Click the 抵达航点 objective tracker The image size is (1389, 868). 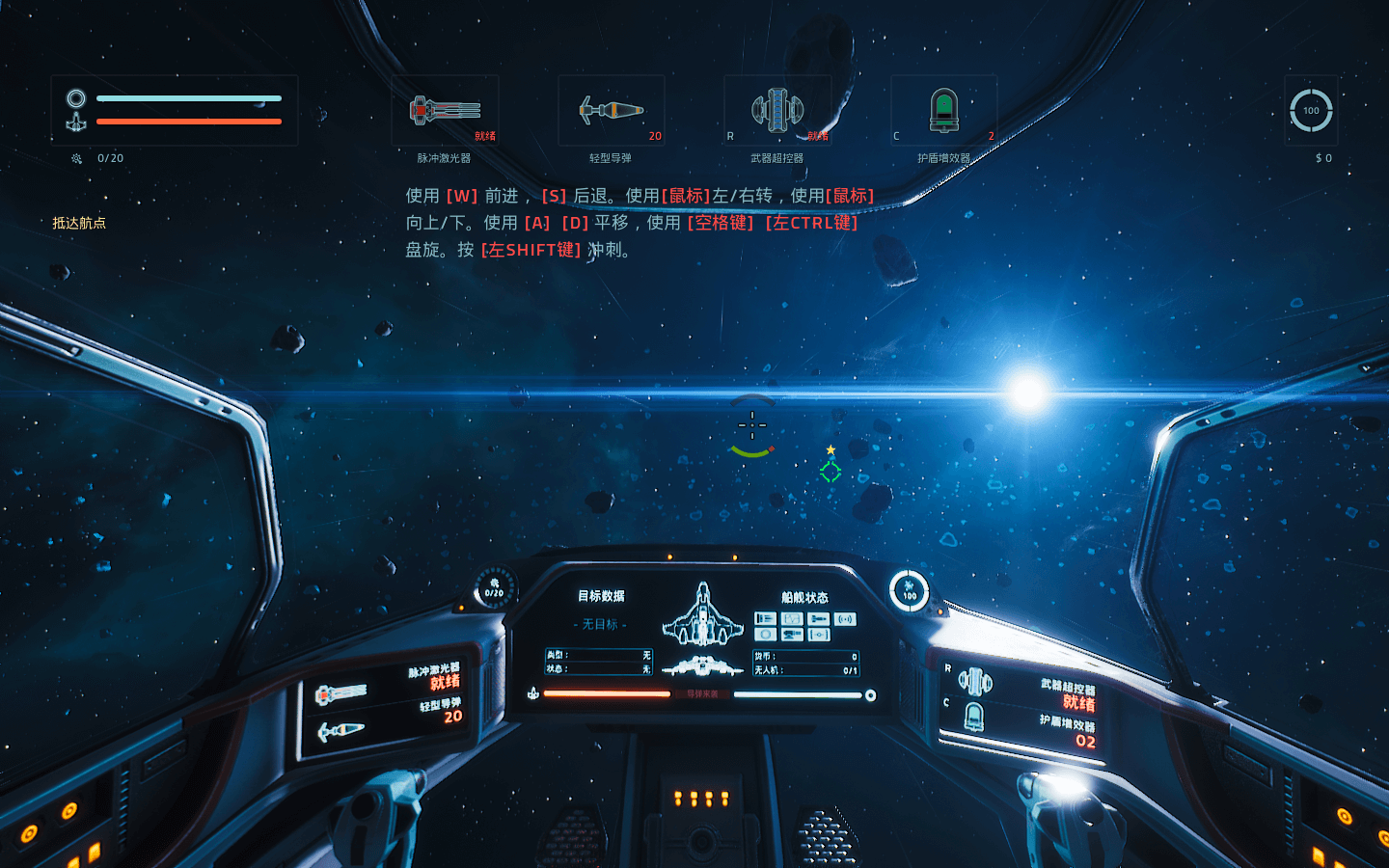pos(79,223)
